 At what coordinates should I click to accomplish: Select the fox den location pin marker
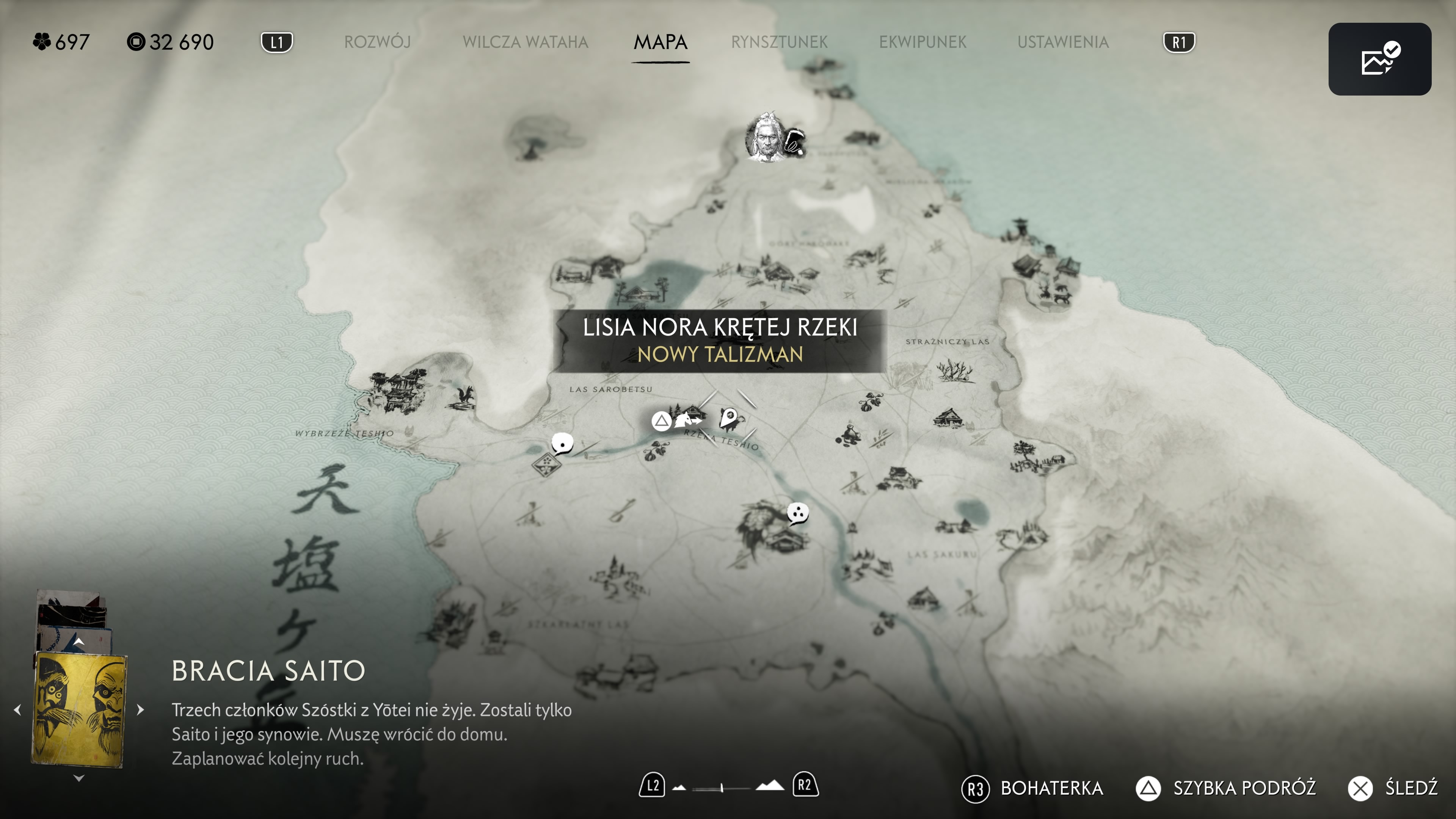(730, 419)
